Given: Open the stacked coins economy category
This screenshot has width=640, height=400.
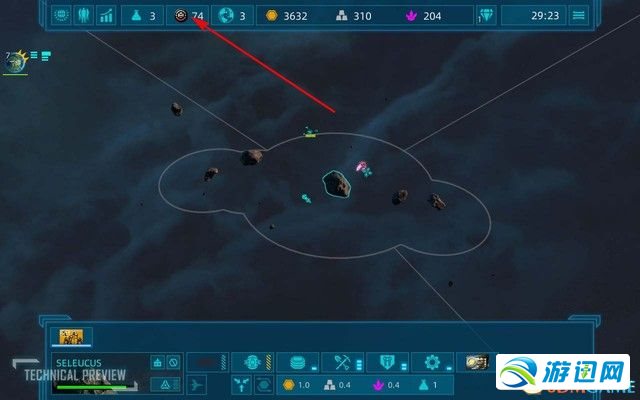Looking at the screenshot, I should [296, 362].
